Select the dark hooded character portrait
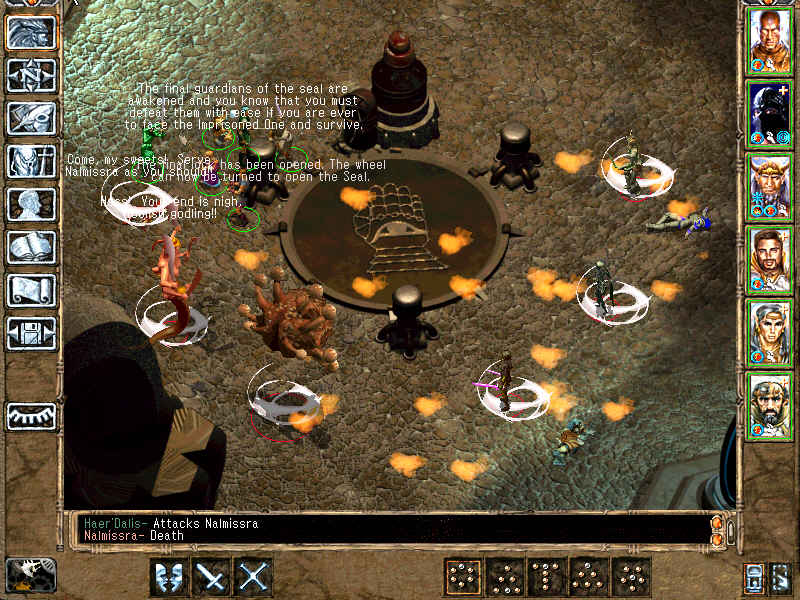Viewport: 800px width, 600px height. tap(770, 114)
